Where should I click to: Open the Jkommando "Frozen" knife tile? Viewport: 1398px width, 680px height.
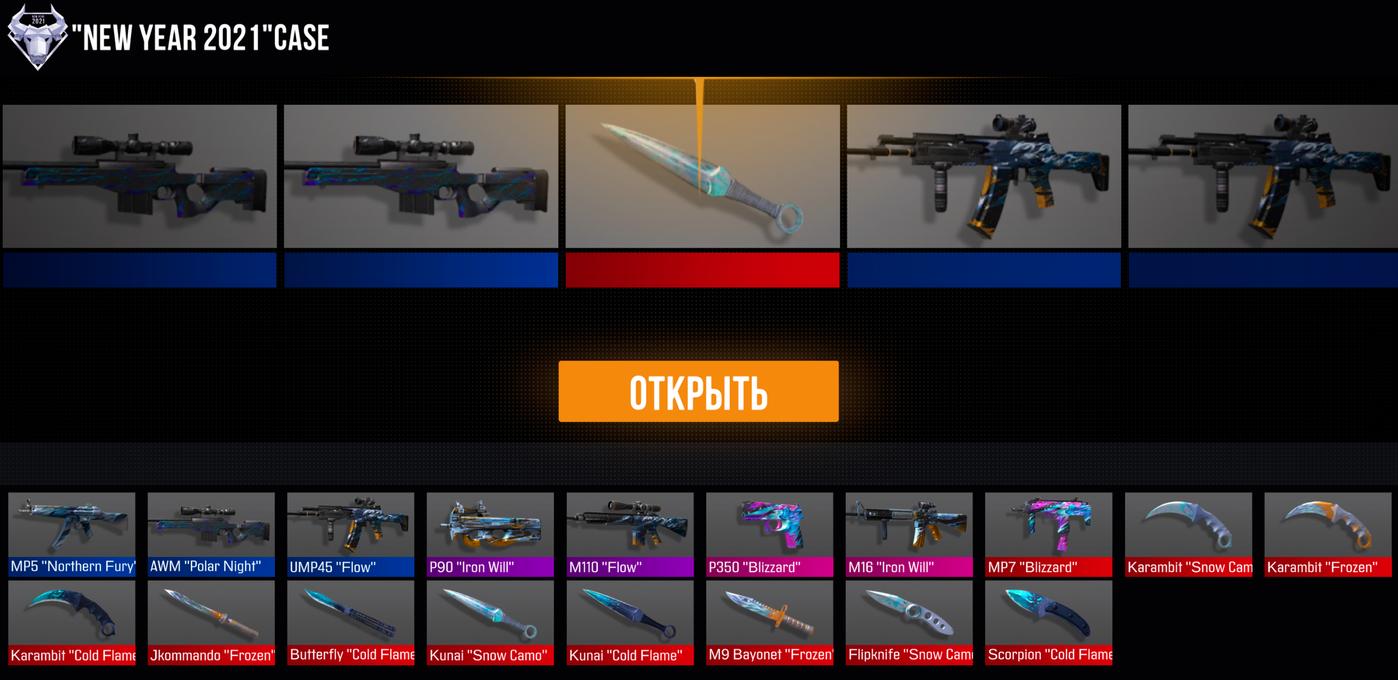click(211, 622)
